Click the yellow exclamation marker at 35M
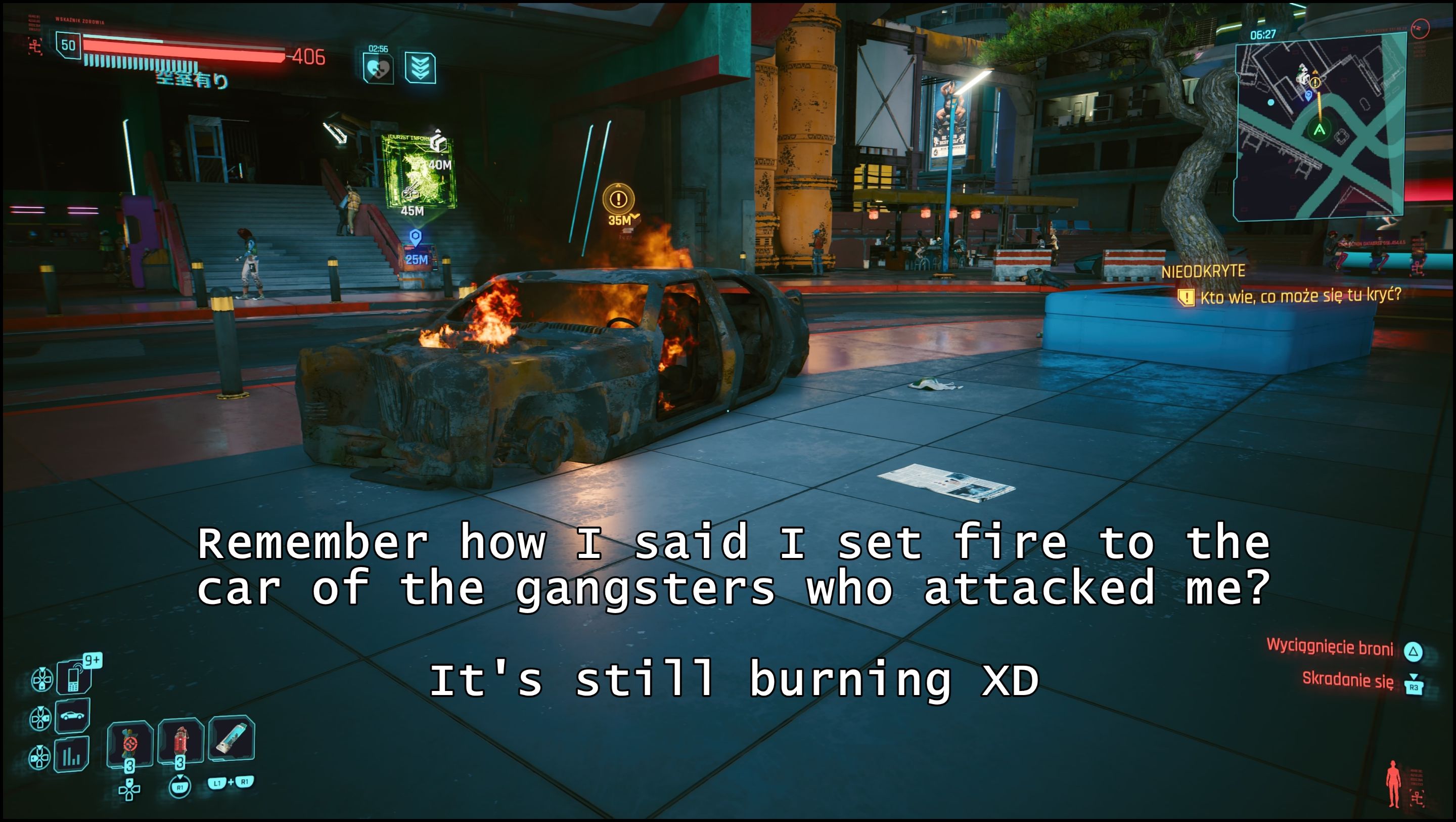This screenshot has width=1456, height=822. (618, 199)
